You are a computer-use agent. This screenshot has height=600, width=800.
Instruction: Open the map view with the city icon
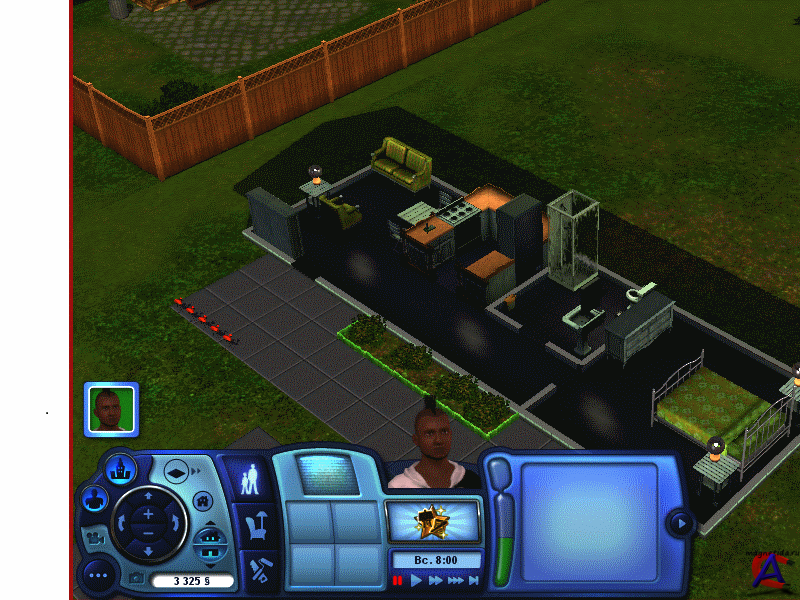pos(121,467)
